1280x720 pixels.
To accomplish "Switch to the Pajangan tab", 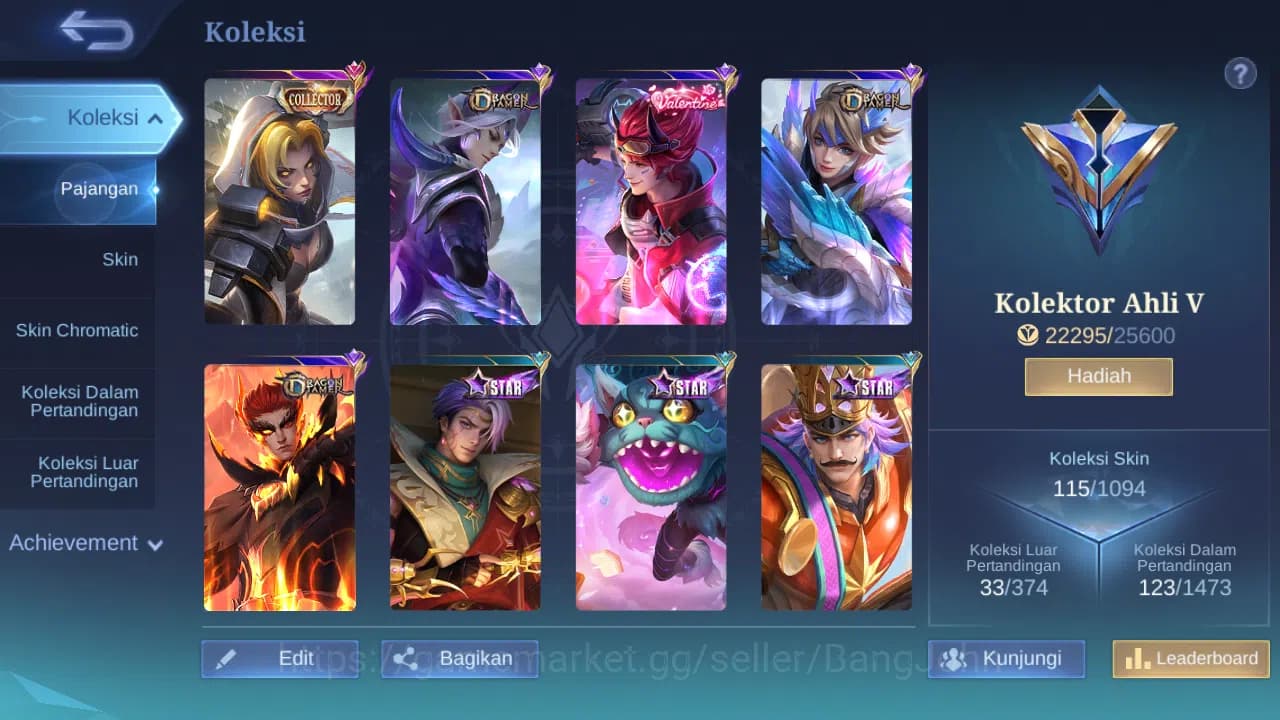I will (100, 188).
